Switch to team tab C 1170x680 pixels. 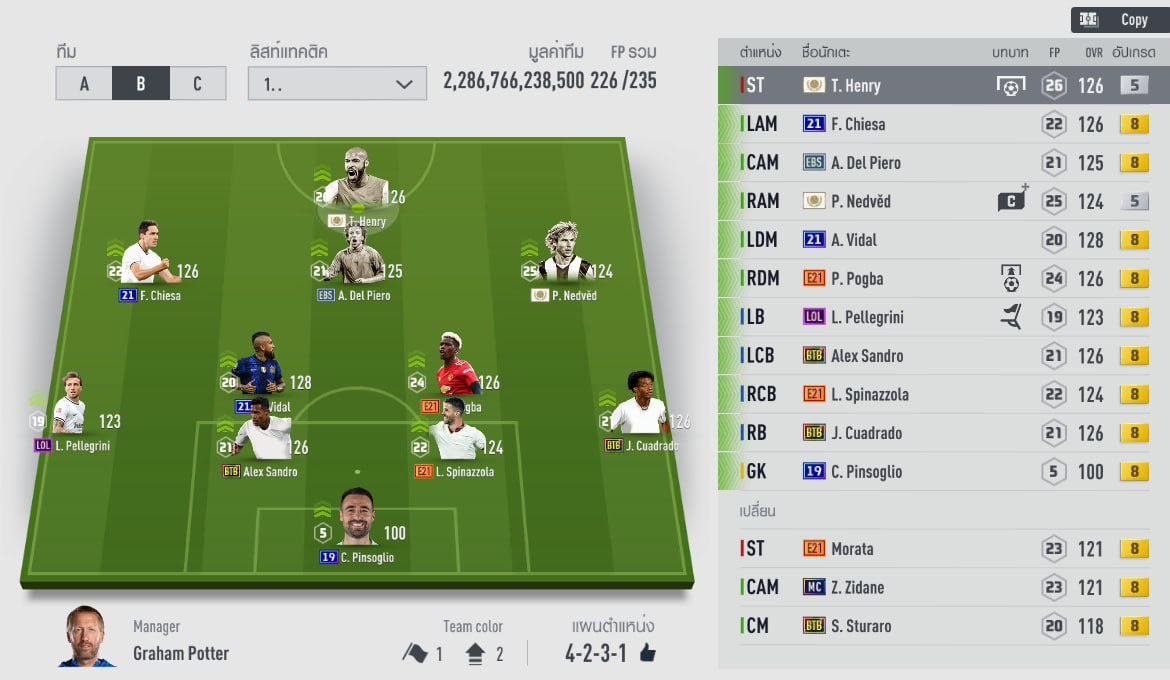point(197,84)
